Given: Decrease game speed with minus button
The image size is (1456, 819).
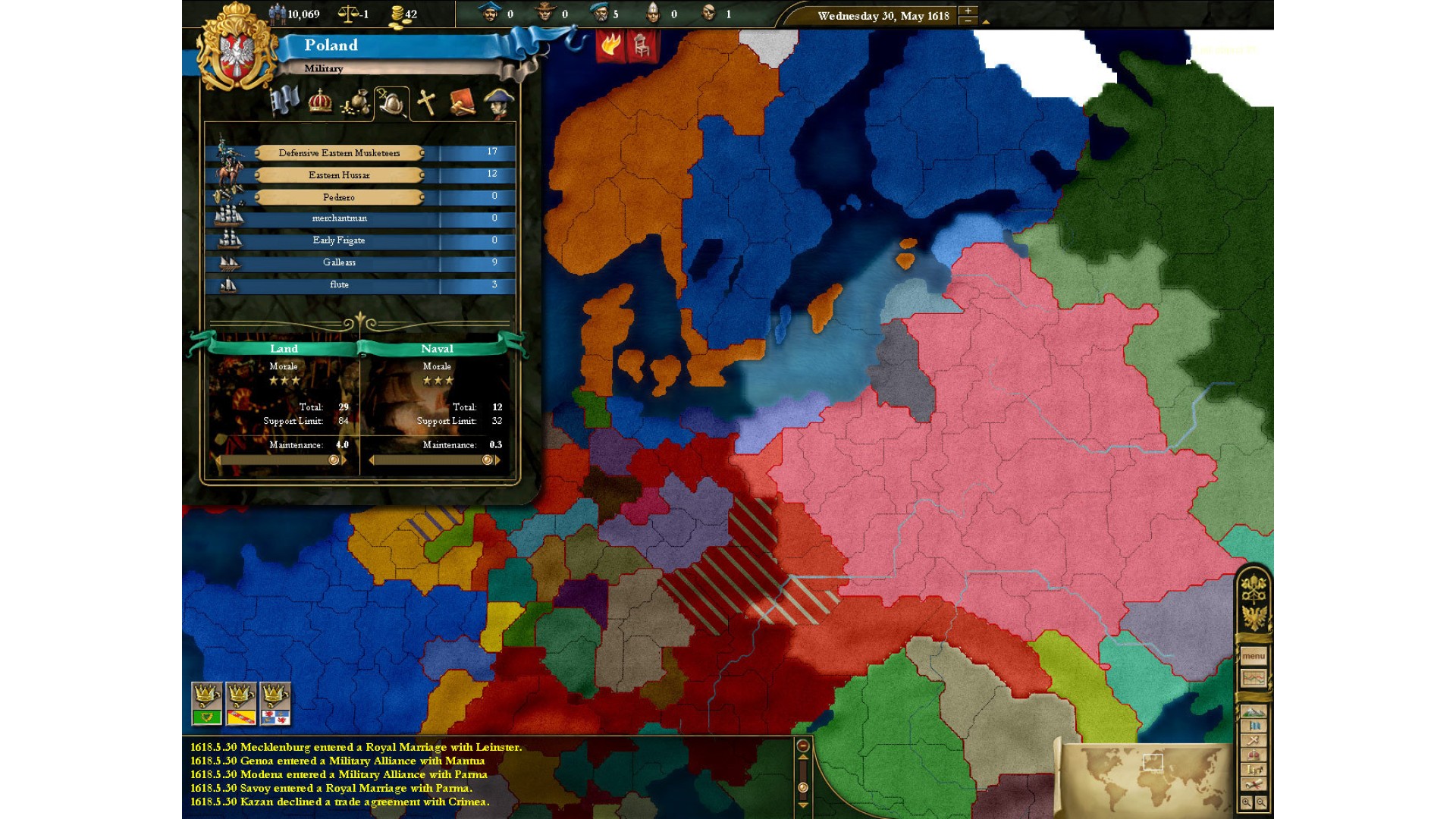Looking at the screenshot, I should click(x=968, y=20).
